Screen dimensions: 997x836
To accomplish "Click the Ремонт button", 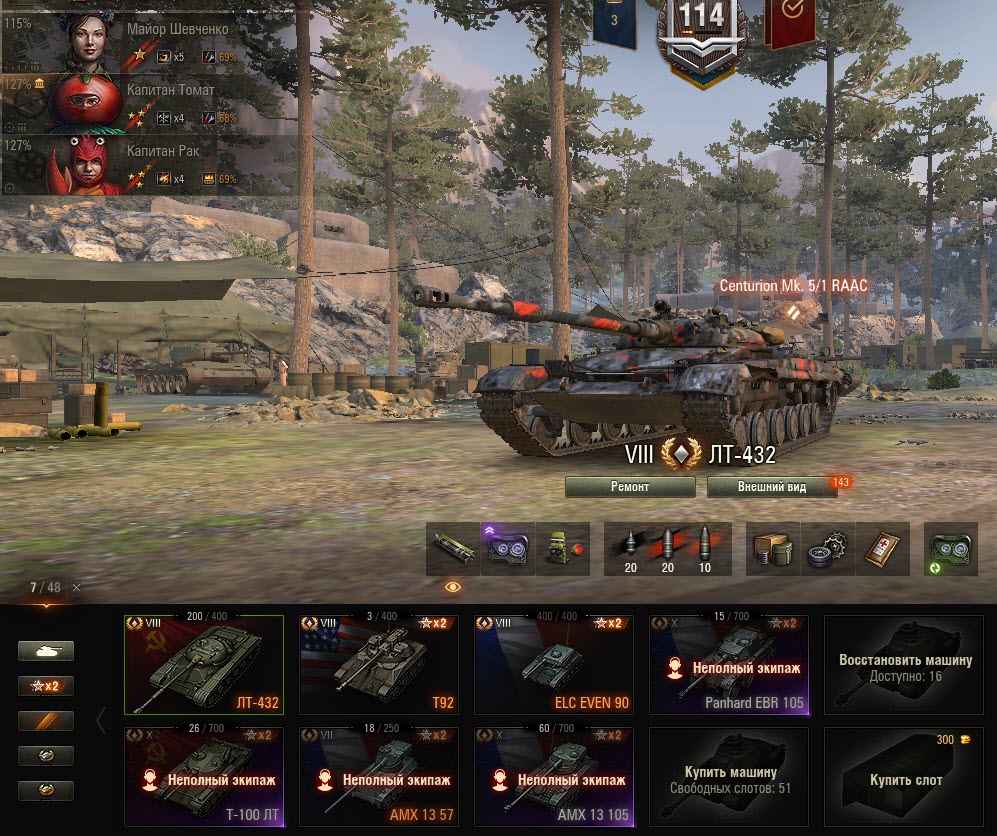I will pos(630,487).
